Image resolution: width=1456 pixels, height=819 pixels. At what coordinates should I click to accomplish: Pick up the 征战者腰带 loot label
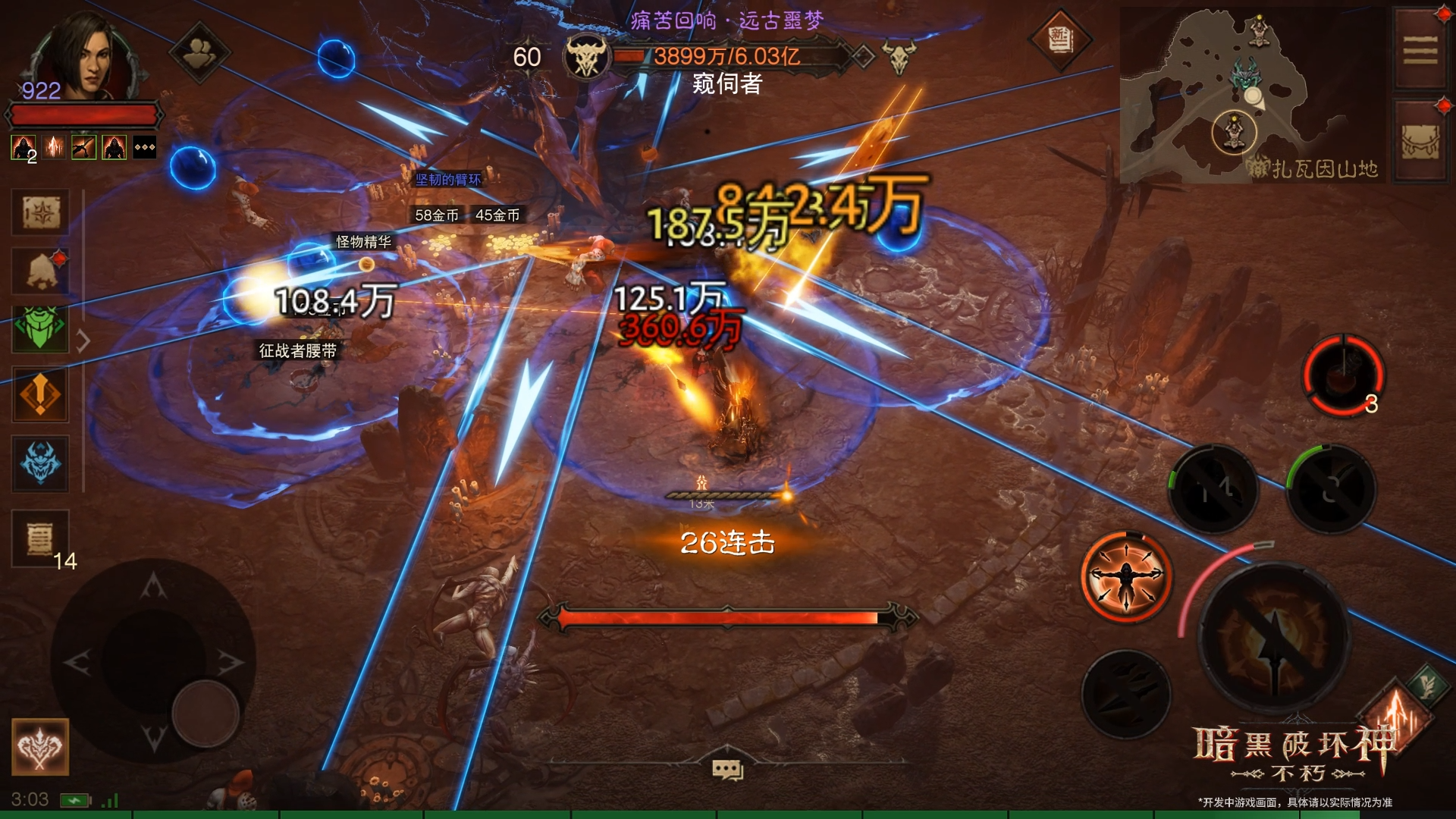tap(298, 350)
